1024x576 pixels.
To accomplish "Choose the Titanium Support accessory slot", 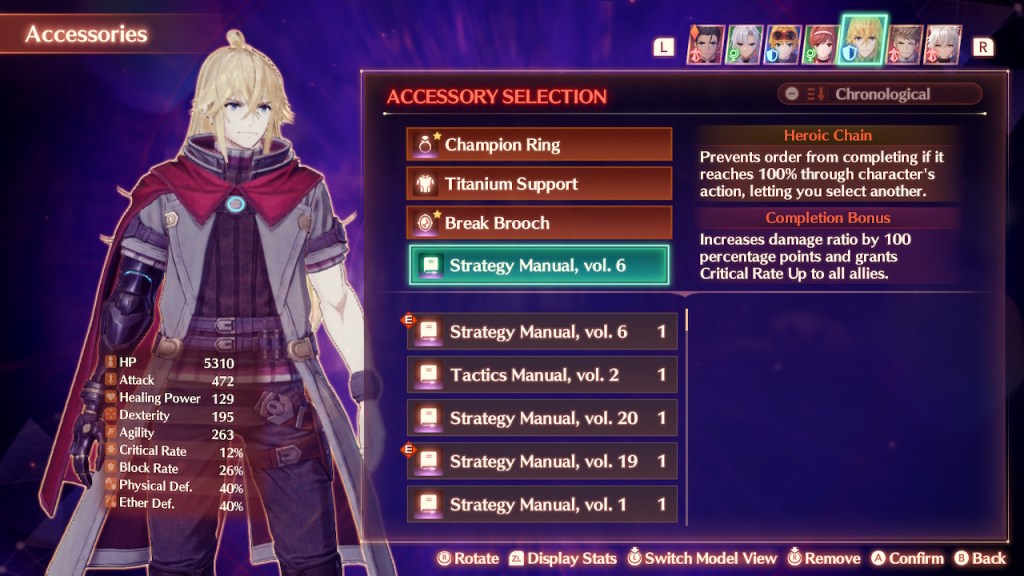I will coord(539,184).
